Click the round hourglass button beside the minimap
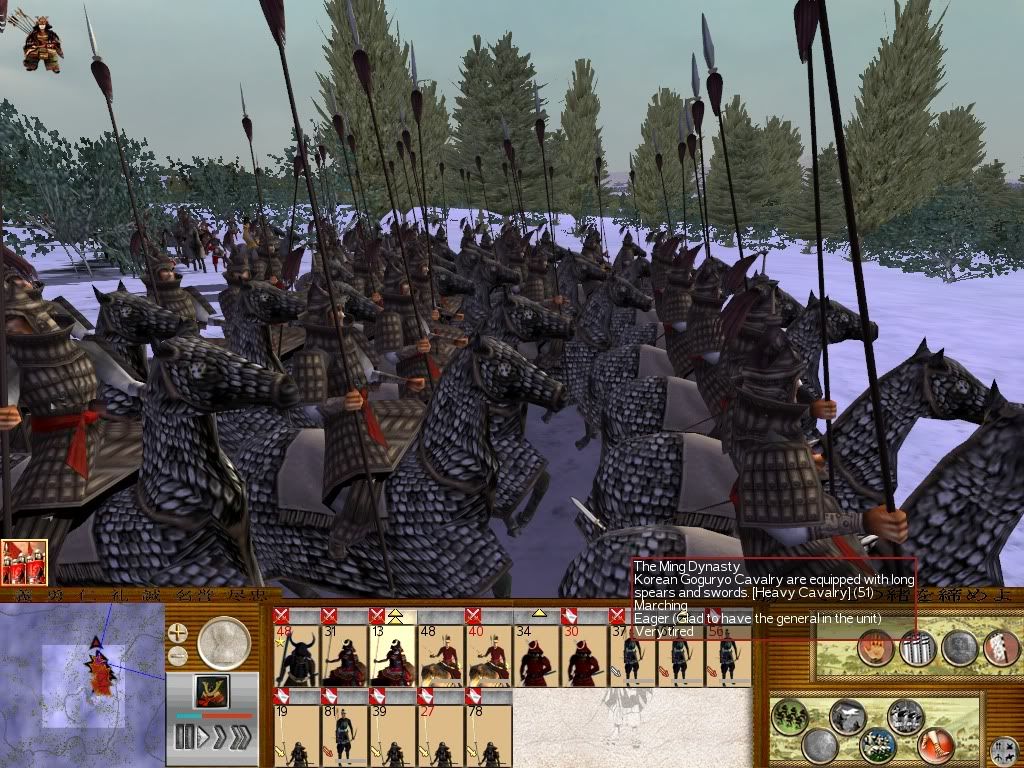1024x768 pixels. point(224,643)
